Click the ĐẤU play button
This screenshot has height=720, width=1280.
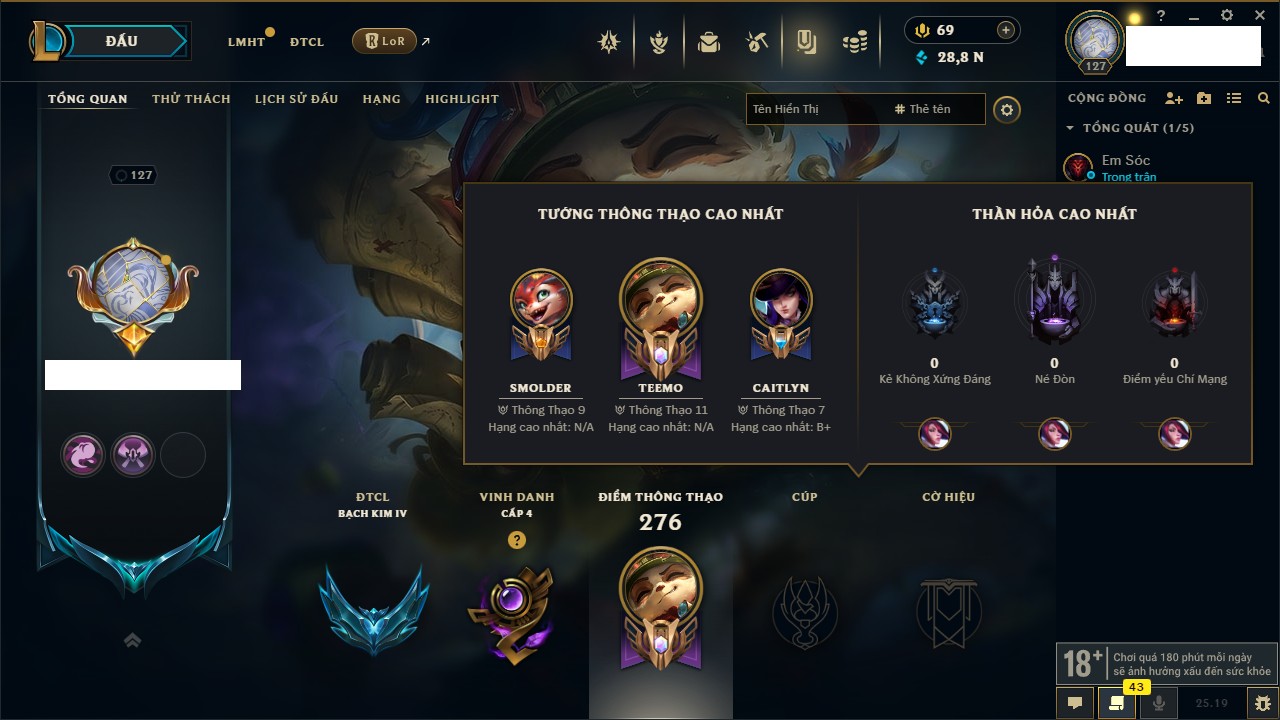coord(121,41)
